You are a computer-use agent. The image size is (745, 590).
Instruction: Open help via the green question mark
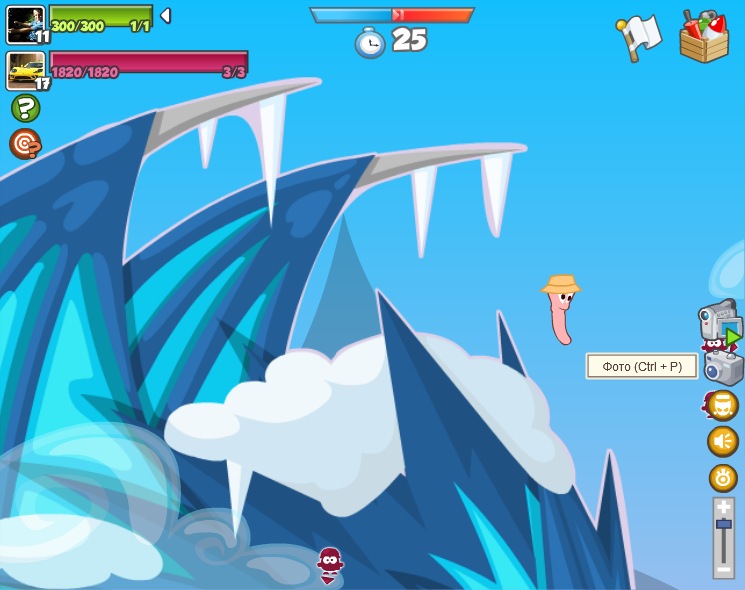[x=25, y=108]
